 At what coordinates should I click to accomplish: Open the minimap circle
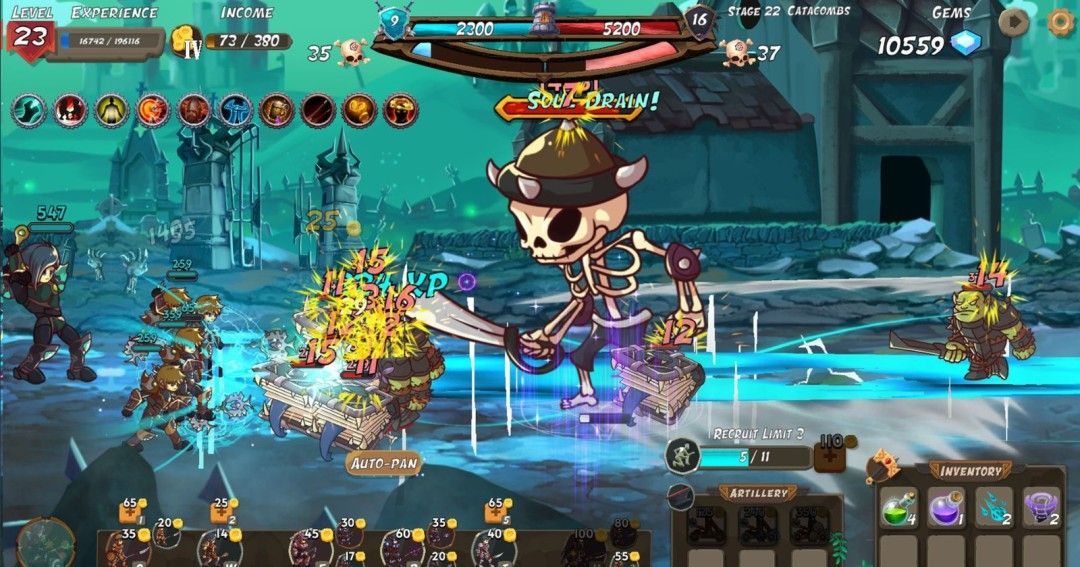click(45, 542)
